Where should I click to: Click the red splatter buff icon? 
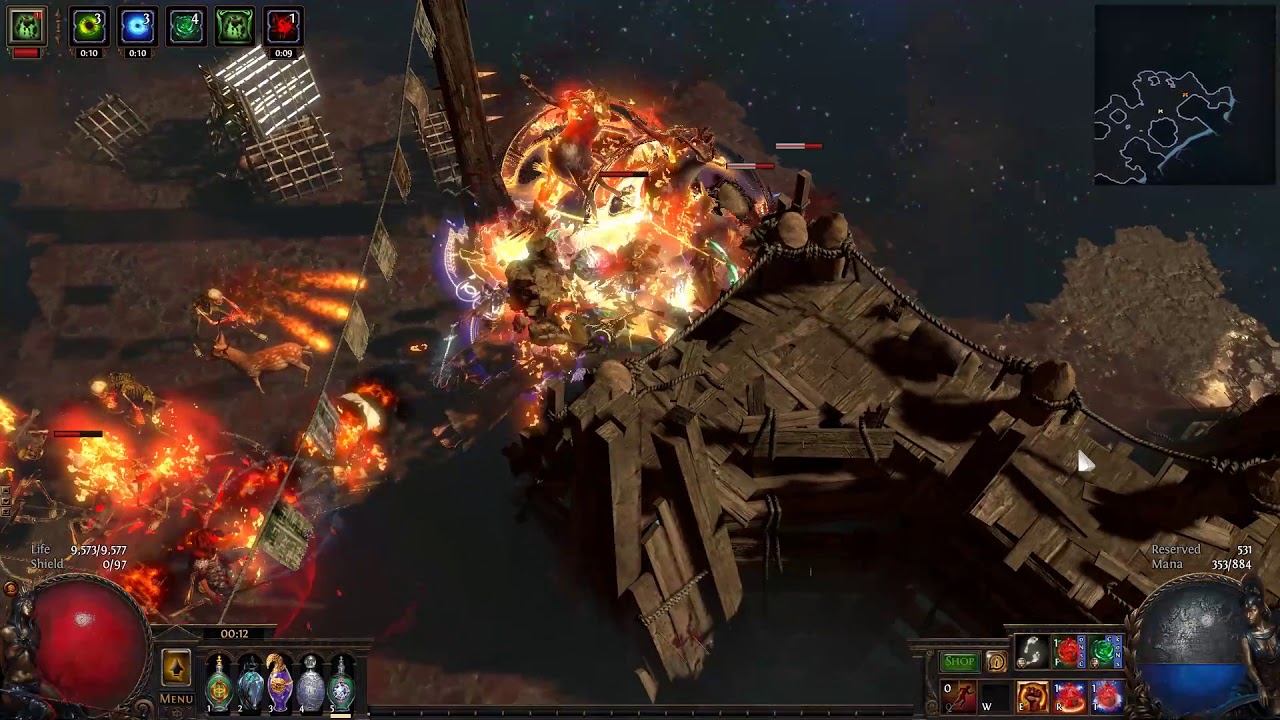(283, 27)
